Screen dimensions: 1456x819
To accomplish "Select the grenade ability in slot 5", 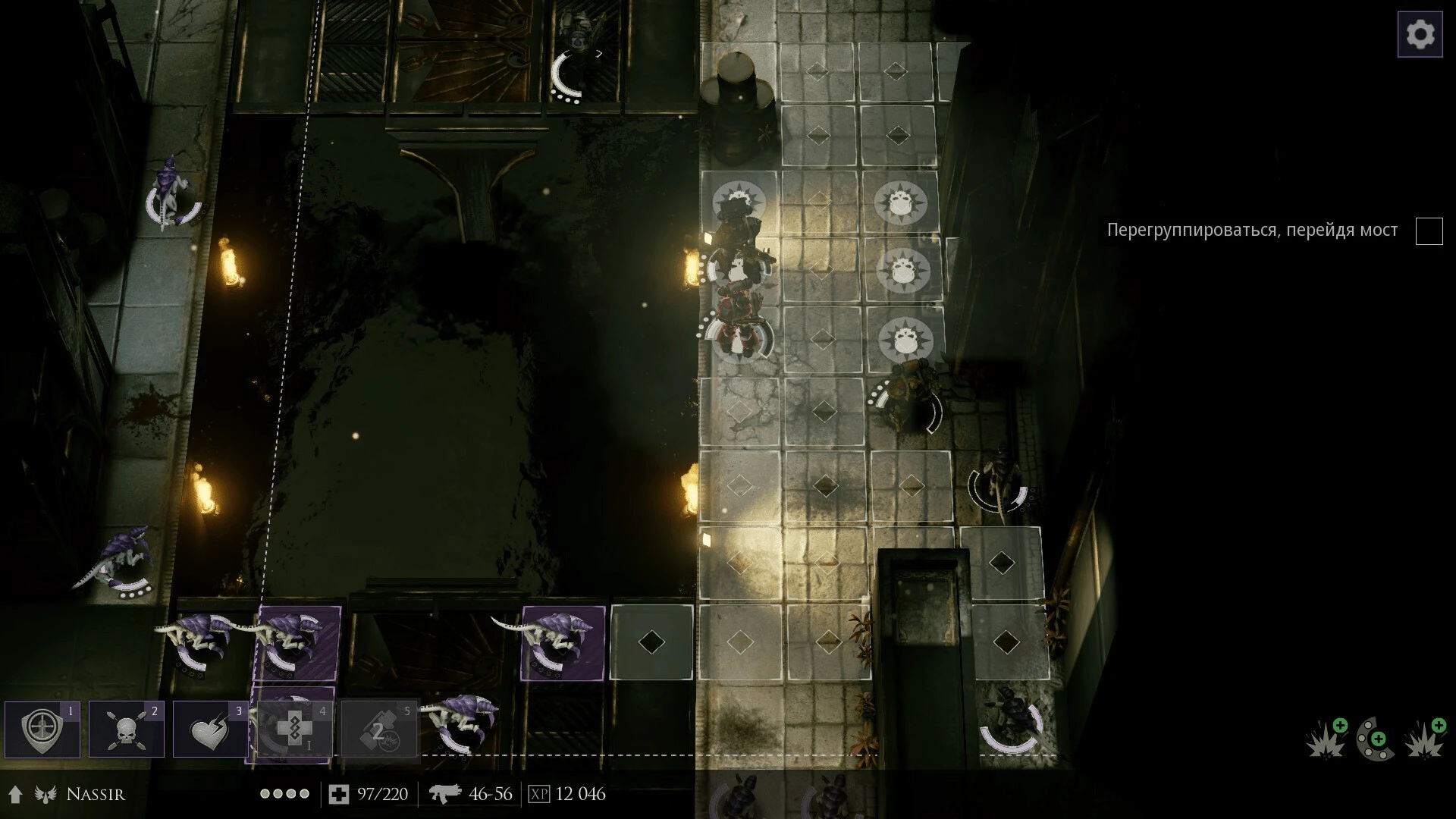I will pyautogui.click(x=379, y=730).
